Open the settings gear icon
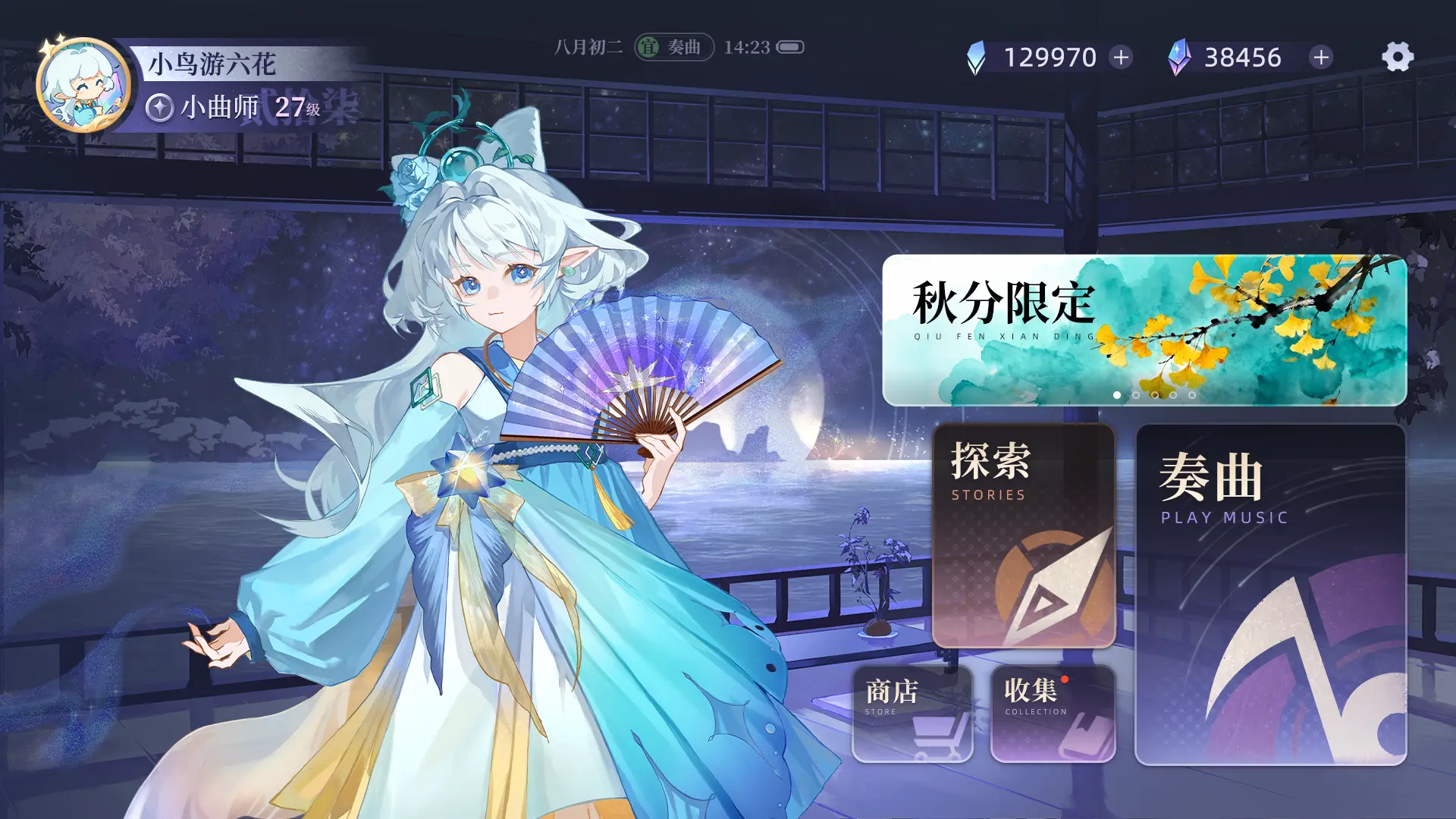The image size is (1456, 819). pyautogui.click(x=1396, y=55)
